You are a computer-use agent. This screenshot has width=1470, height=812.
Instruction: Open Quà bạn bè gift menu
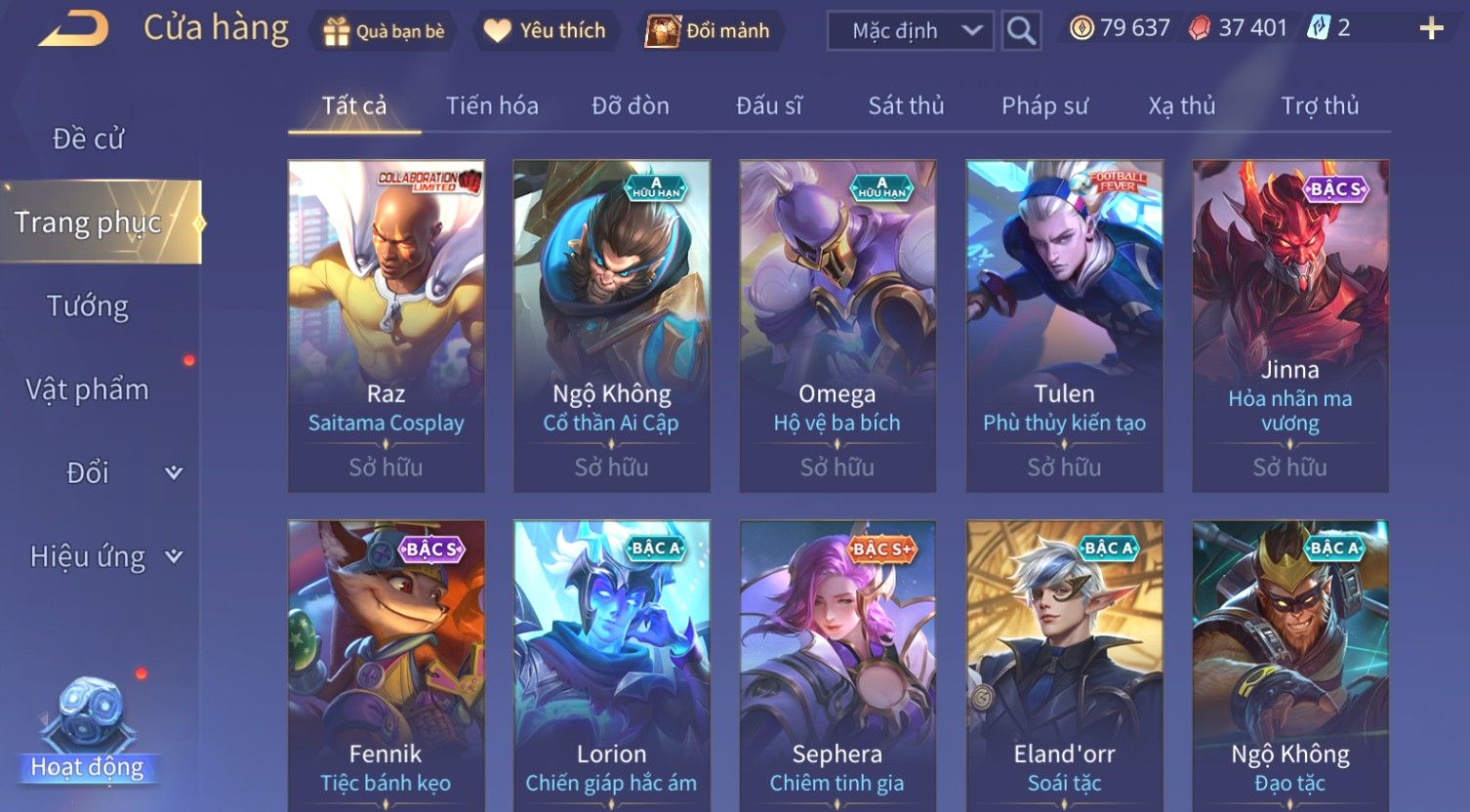pyautogui.click(x=384, y=31)
